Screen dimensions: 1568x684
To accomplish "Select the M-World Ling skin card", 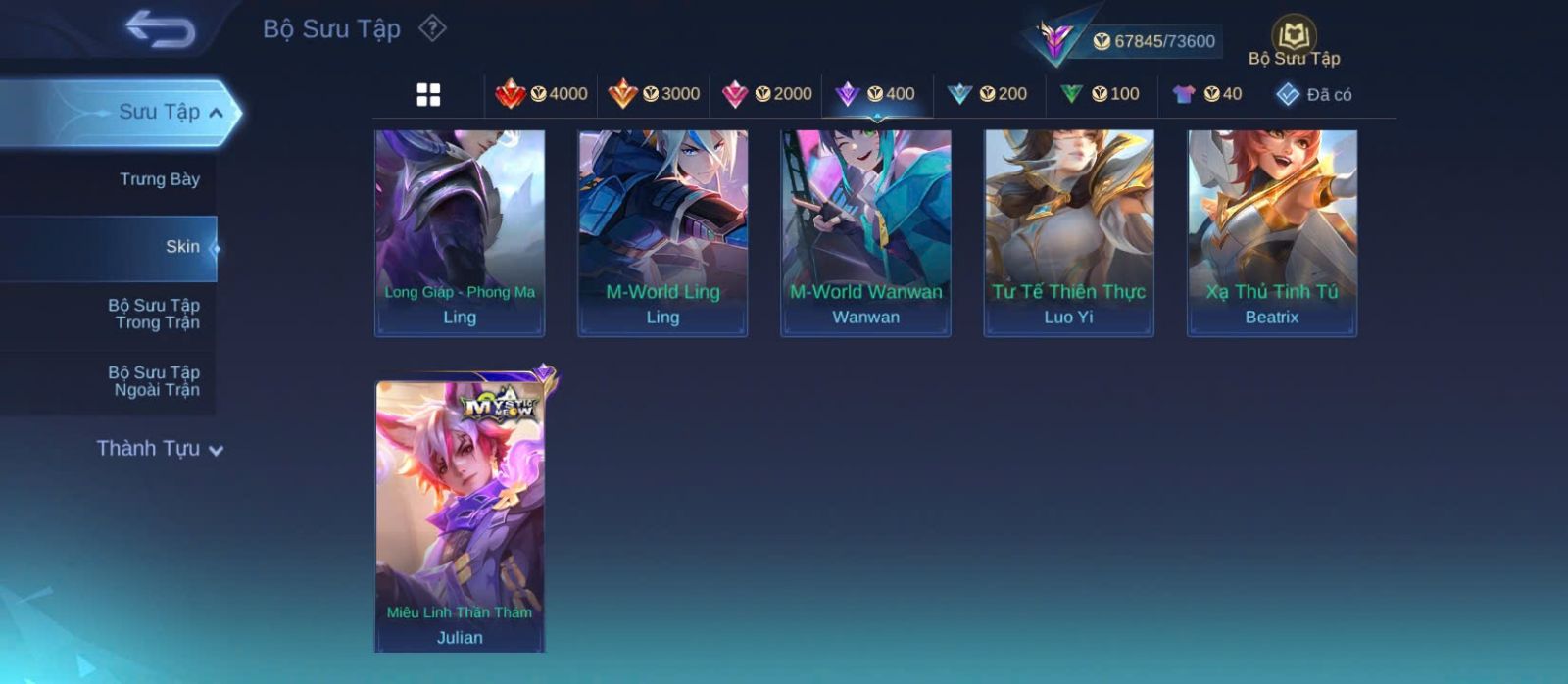I will 662,233.
